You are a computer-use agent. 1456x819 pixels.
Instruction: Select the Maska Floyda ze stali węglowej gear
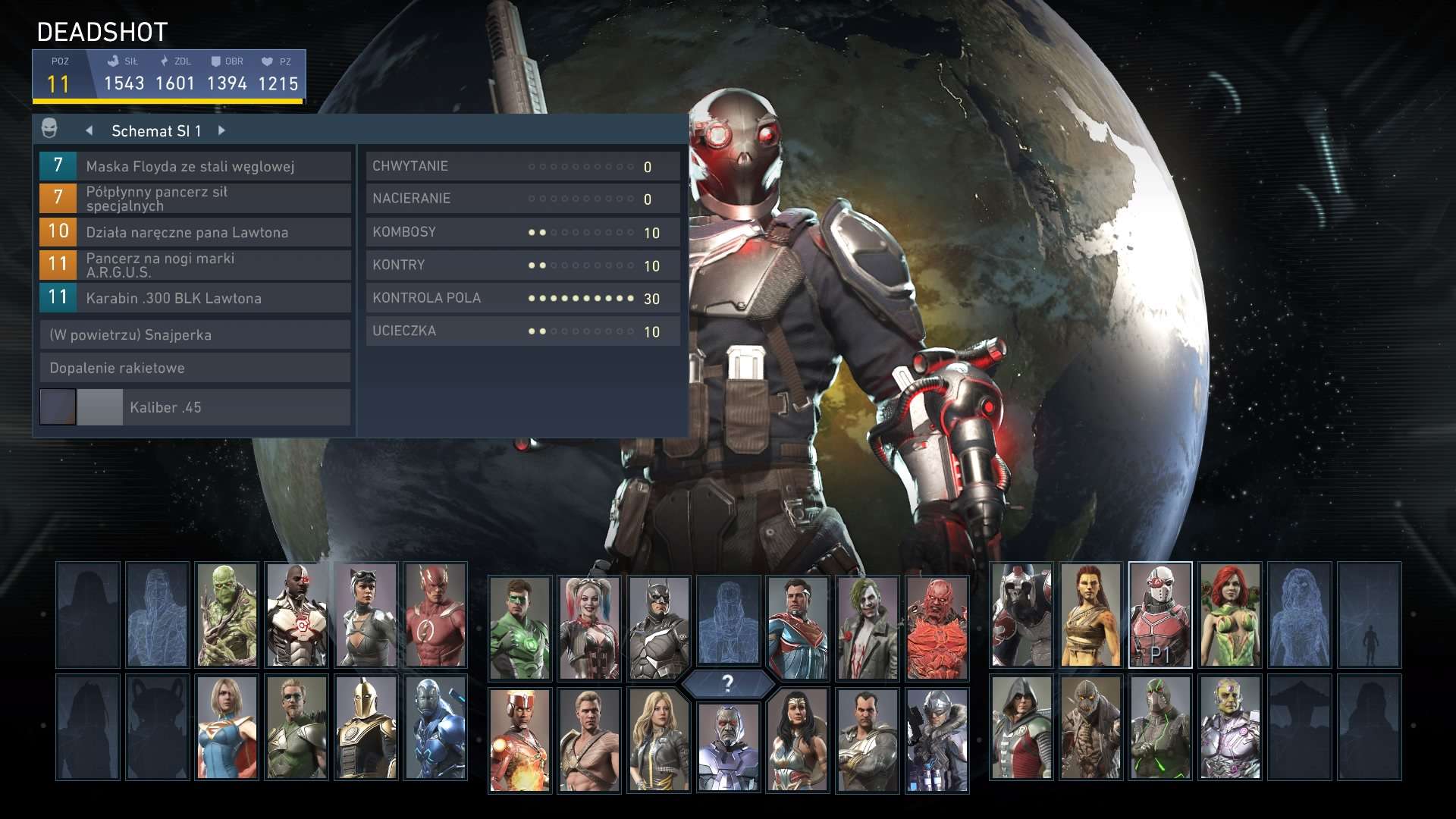click(x=193, y=165)
